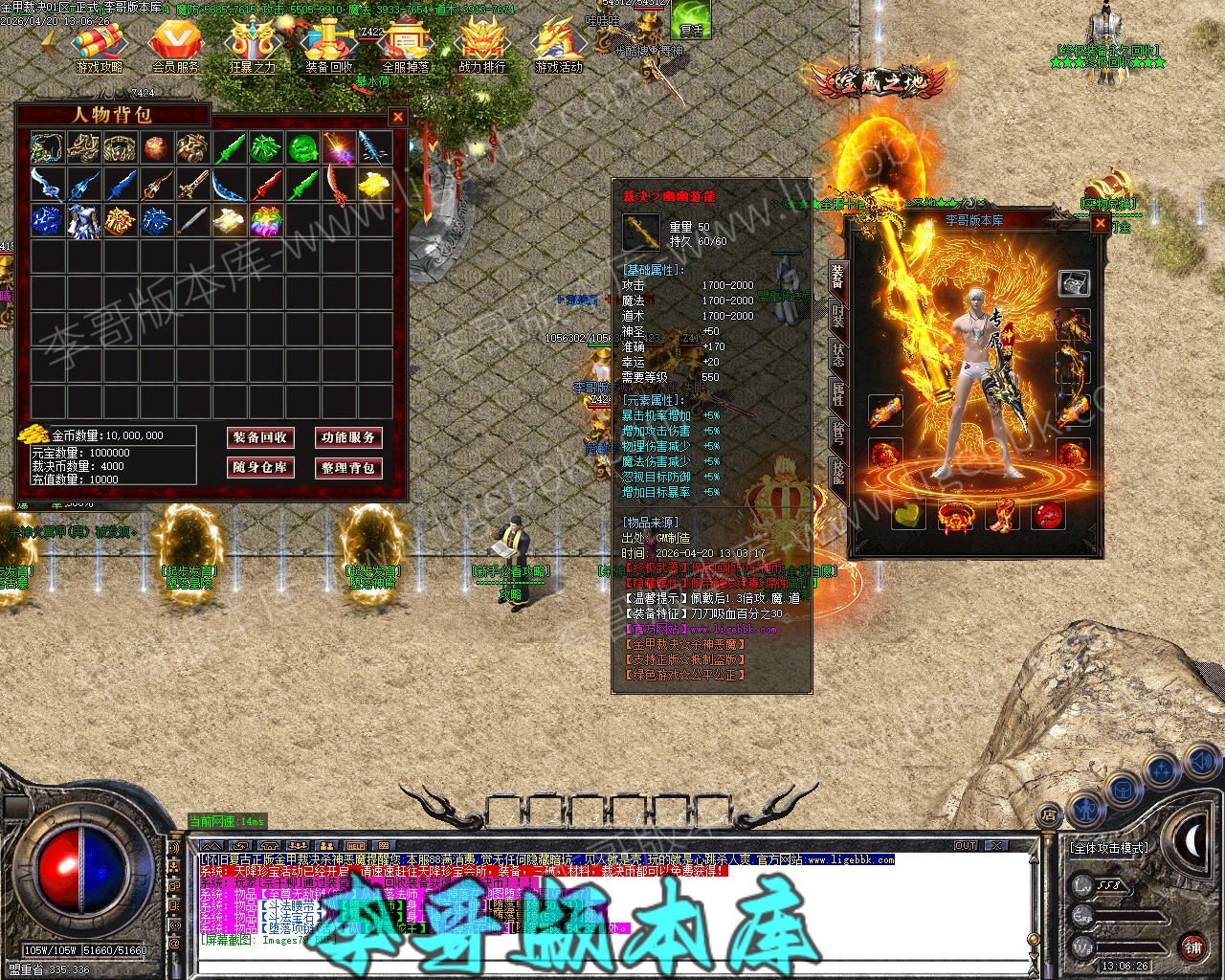Click the 装备回收 button in the backpack
The height and width of the screenshot is (980, 1225).
(x=259, y=437)
